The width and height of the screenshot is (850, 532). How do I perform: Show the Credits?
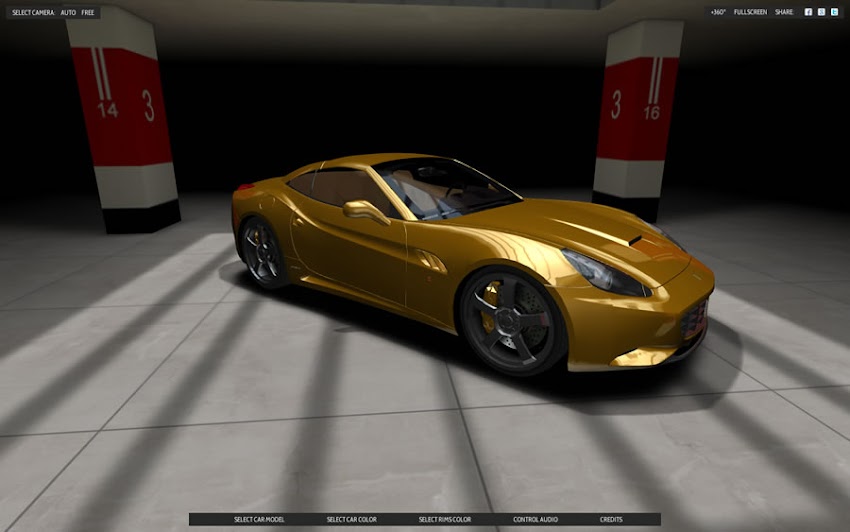[x=610, y=519]
